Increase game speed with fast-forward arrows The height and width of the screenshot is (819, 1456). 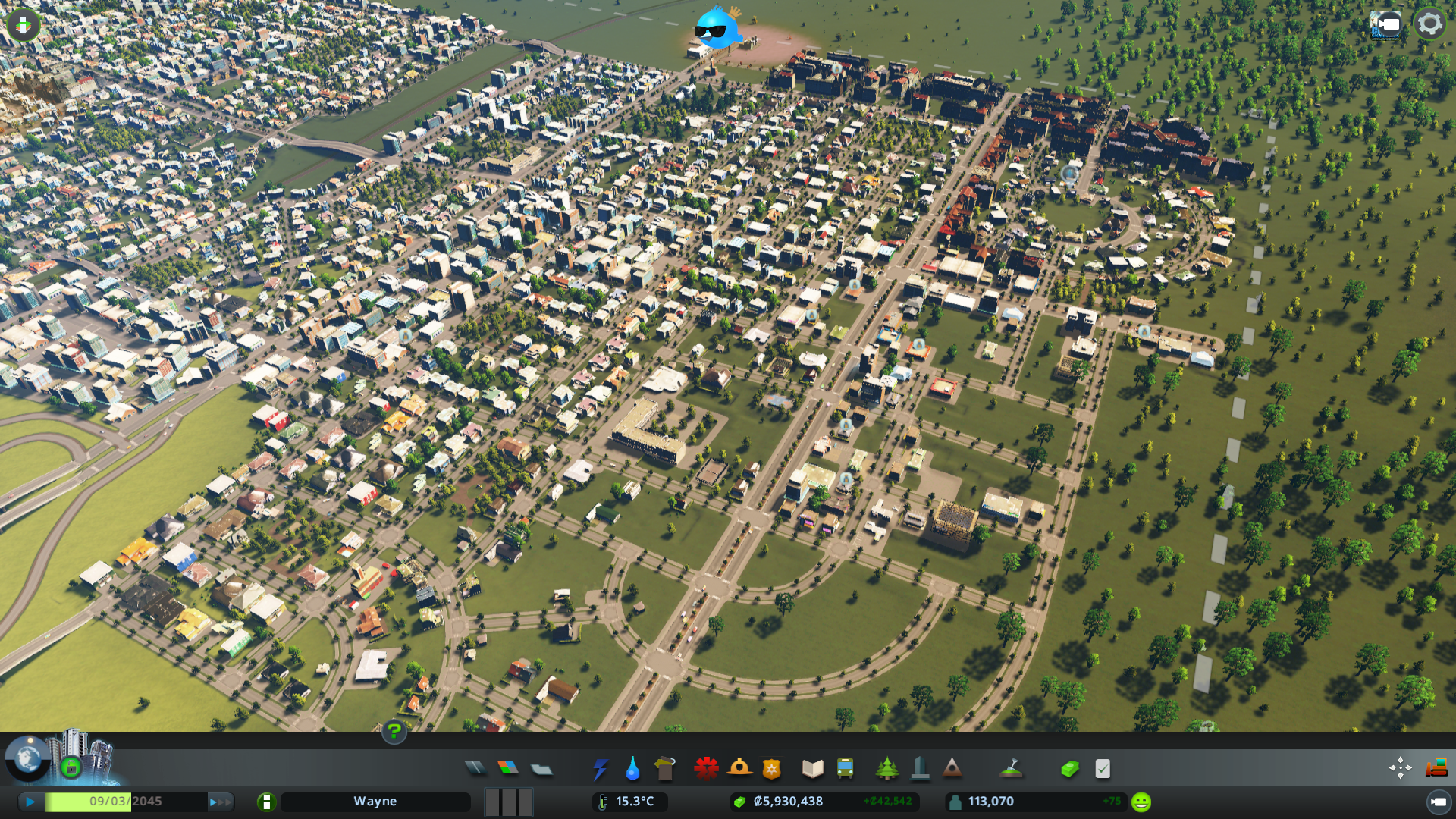220,801
